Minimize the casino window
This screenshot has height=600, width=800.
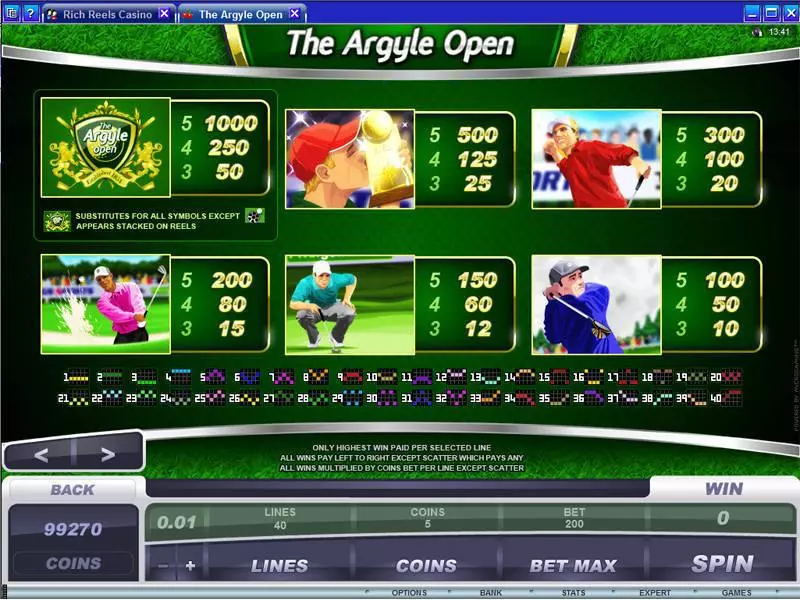751,13
